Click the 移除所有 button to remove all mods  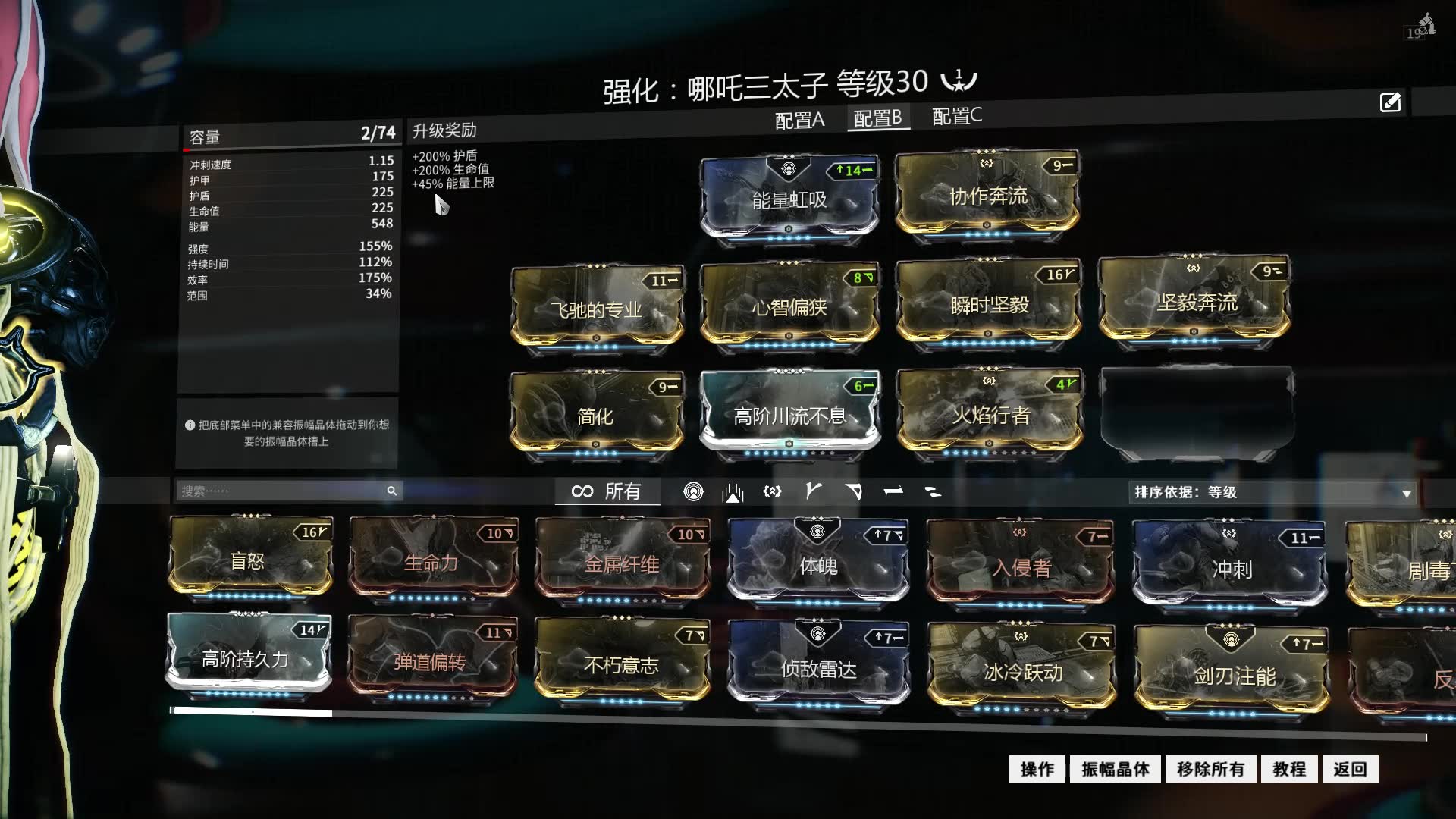click(x=1210, y=768)
